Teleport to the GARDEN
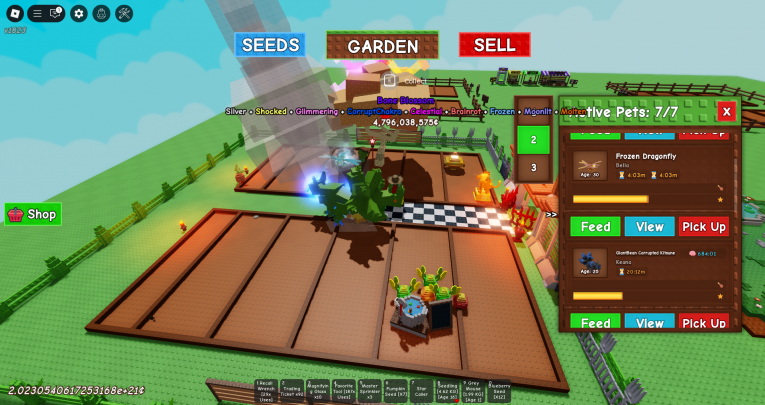The image size is (765, 405). click(382, 46)
